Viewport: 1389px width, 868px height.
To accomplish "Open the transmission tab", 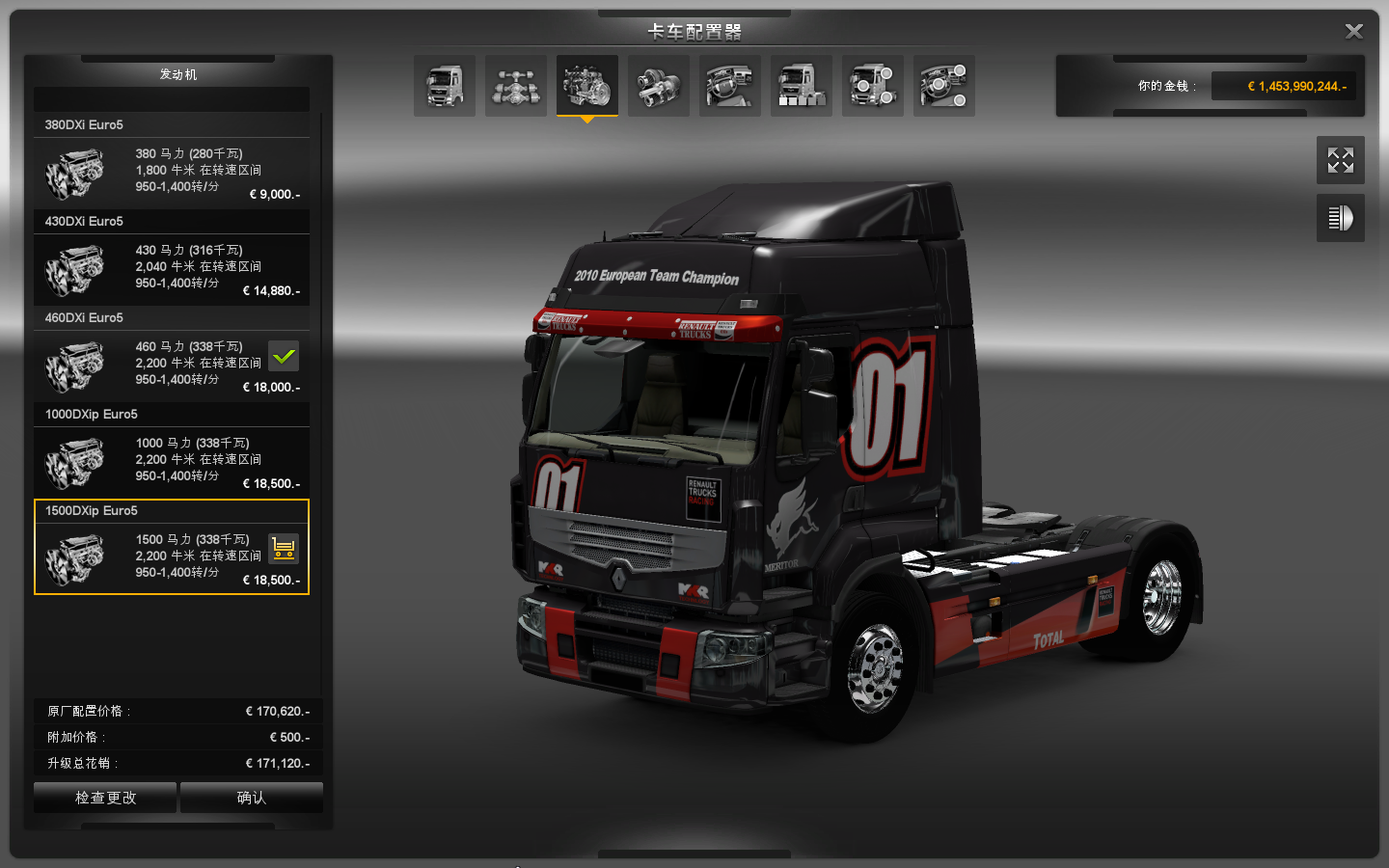I will [x=659, y=86].
